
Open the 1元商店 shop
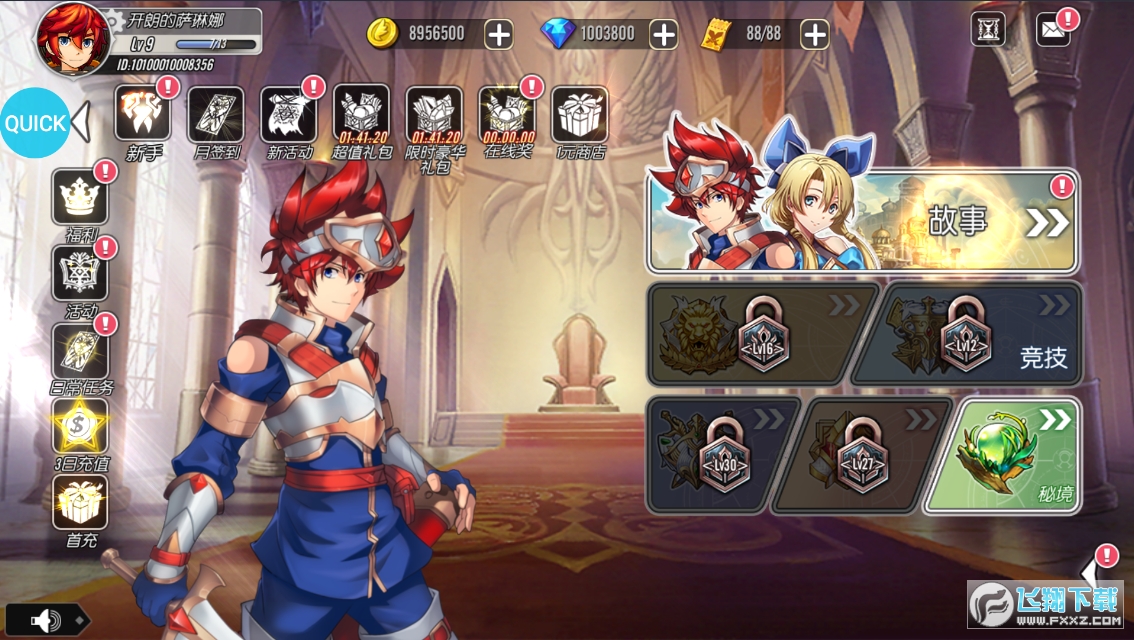pos(580,115)
